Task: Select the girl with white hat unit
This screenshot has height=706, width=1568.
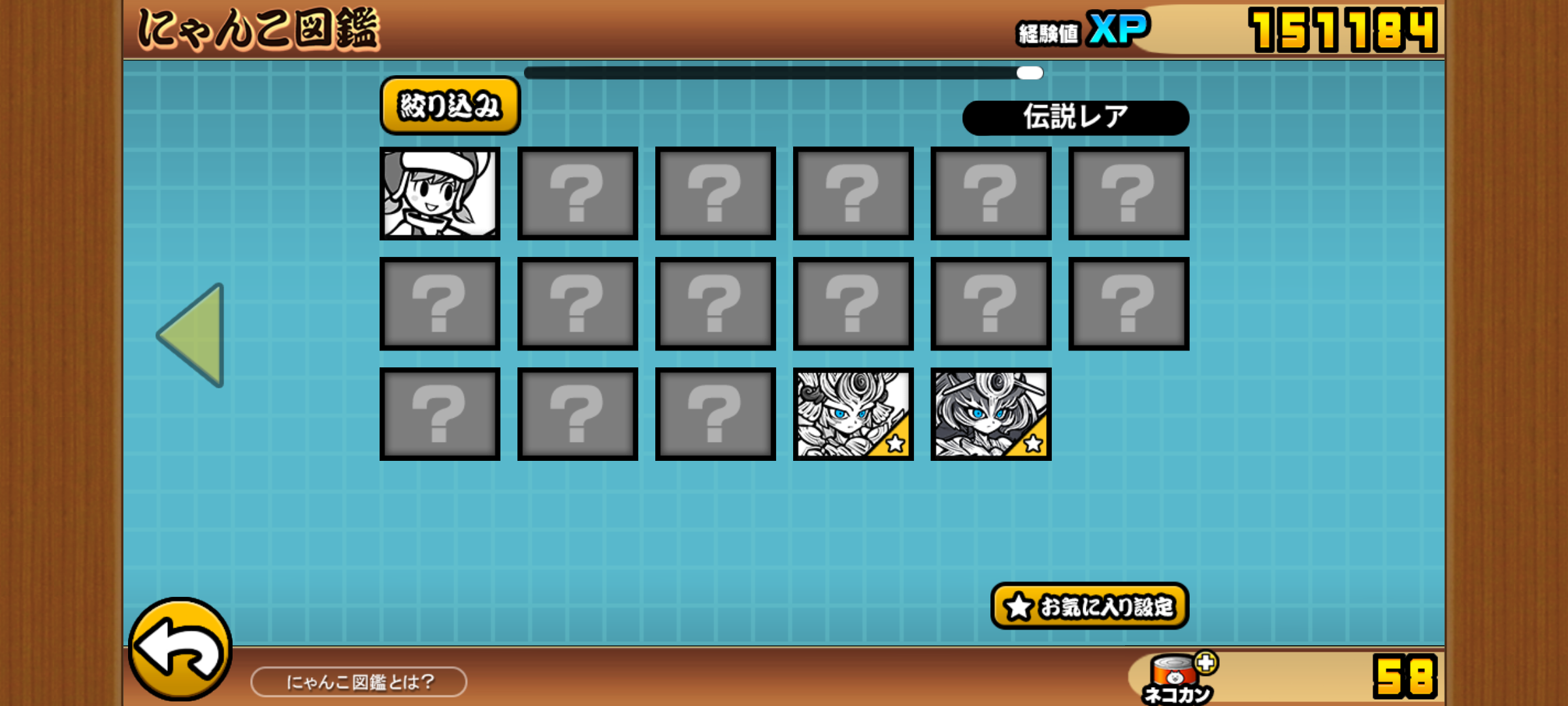Action: (440, 193)
